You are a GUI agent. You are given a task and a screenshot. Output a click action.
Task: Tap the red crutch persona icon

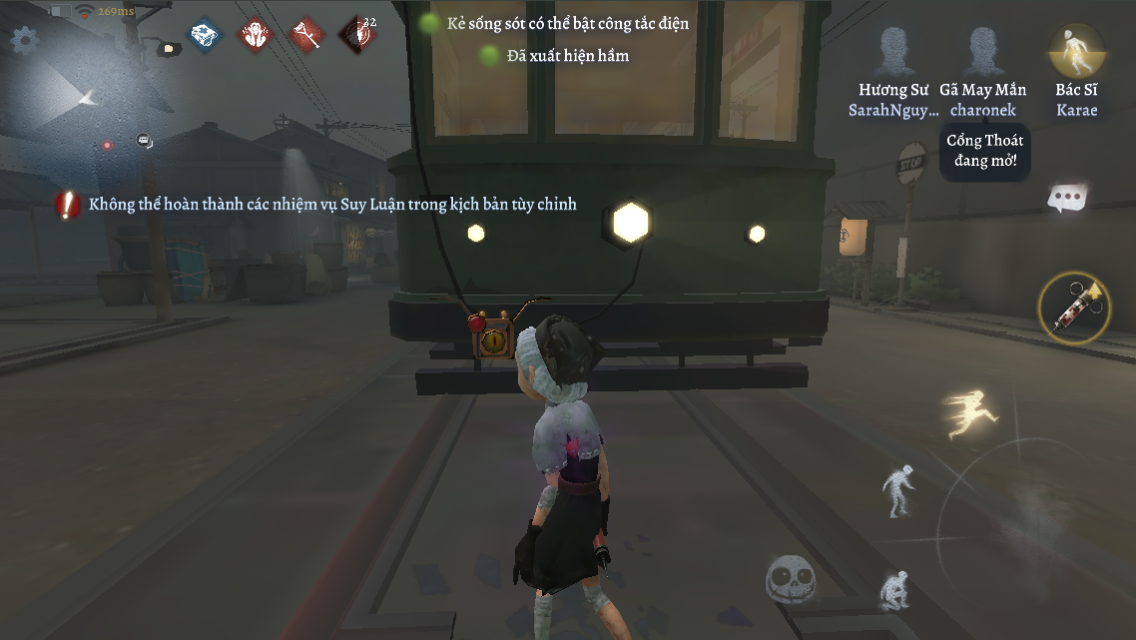306,35
